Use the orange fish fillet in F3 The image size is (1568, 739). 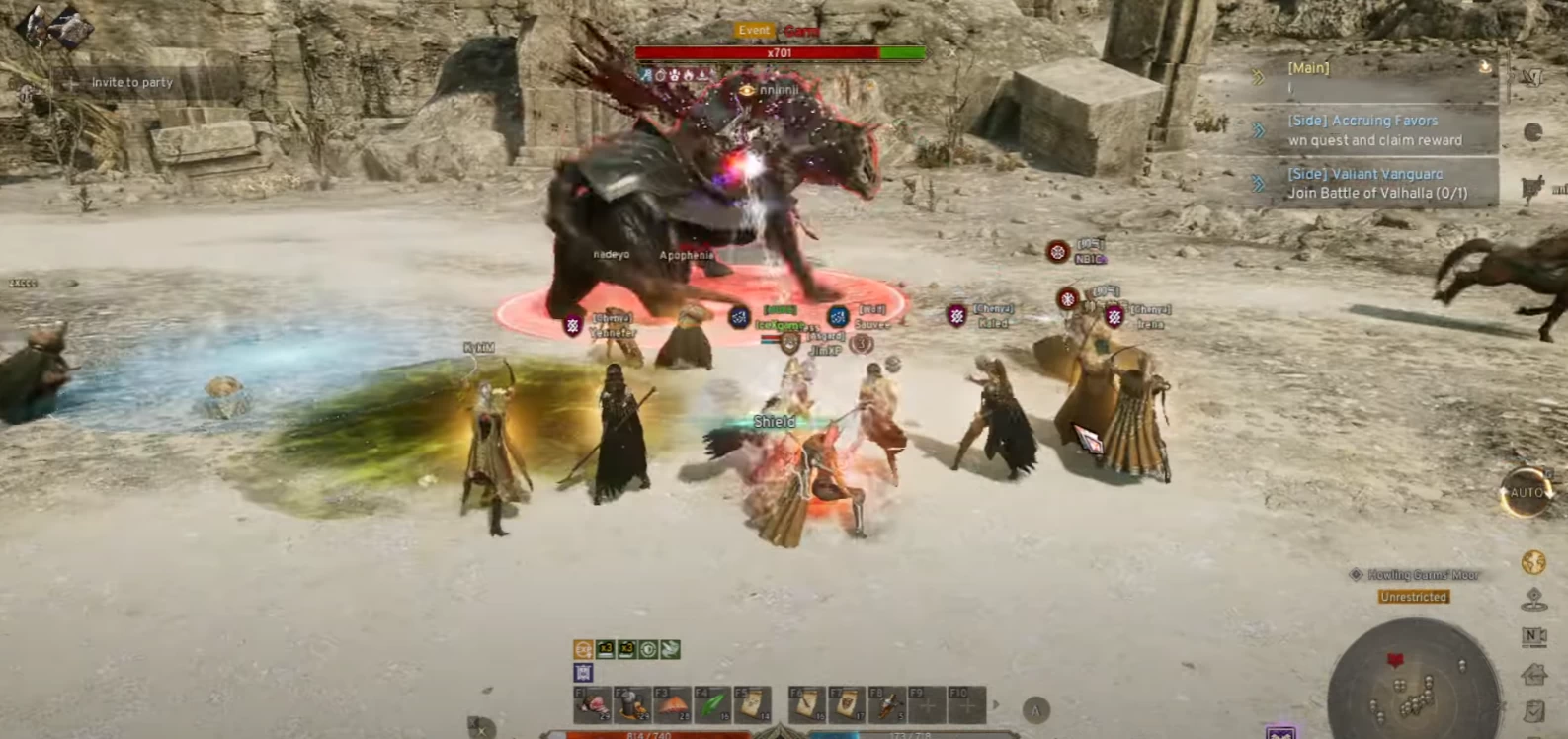click(x=672, y=705)
